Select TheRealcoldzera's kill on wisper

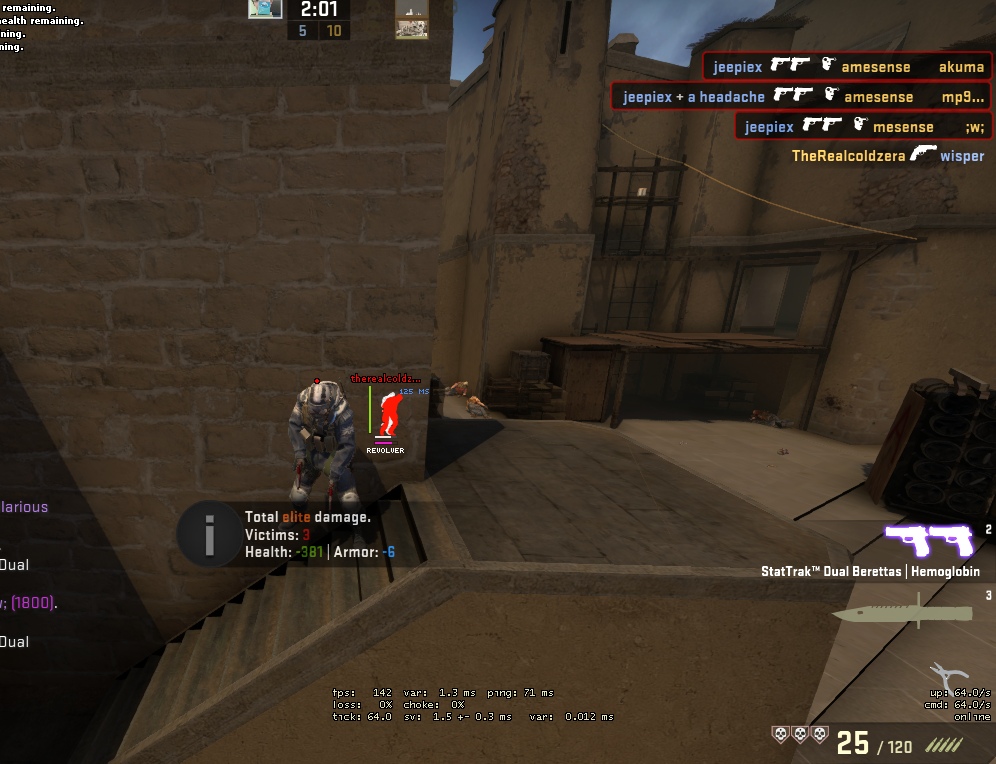[x=887, y=156]
